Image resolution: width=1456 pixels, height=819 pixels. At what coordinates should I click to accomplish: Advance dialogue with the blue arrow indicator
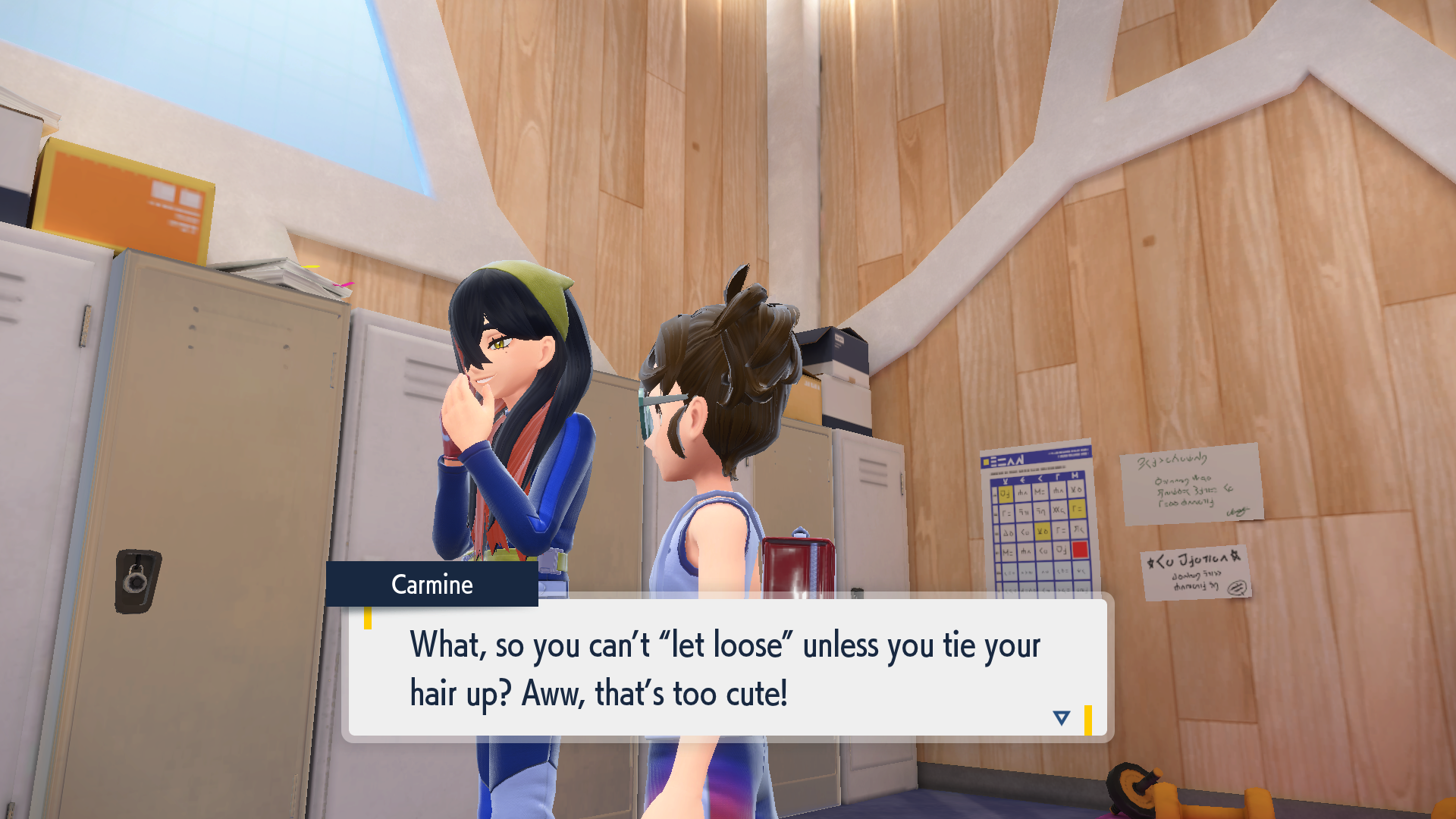[1061, 717]
